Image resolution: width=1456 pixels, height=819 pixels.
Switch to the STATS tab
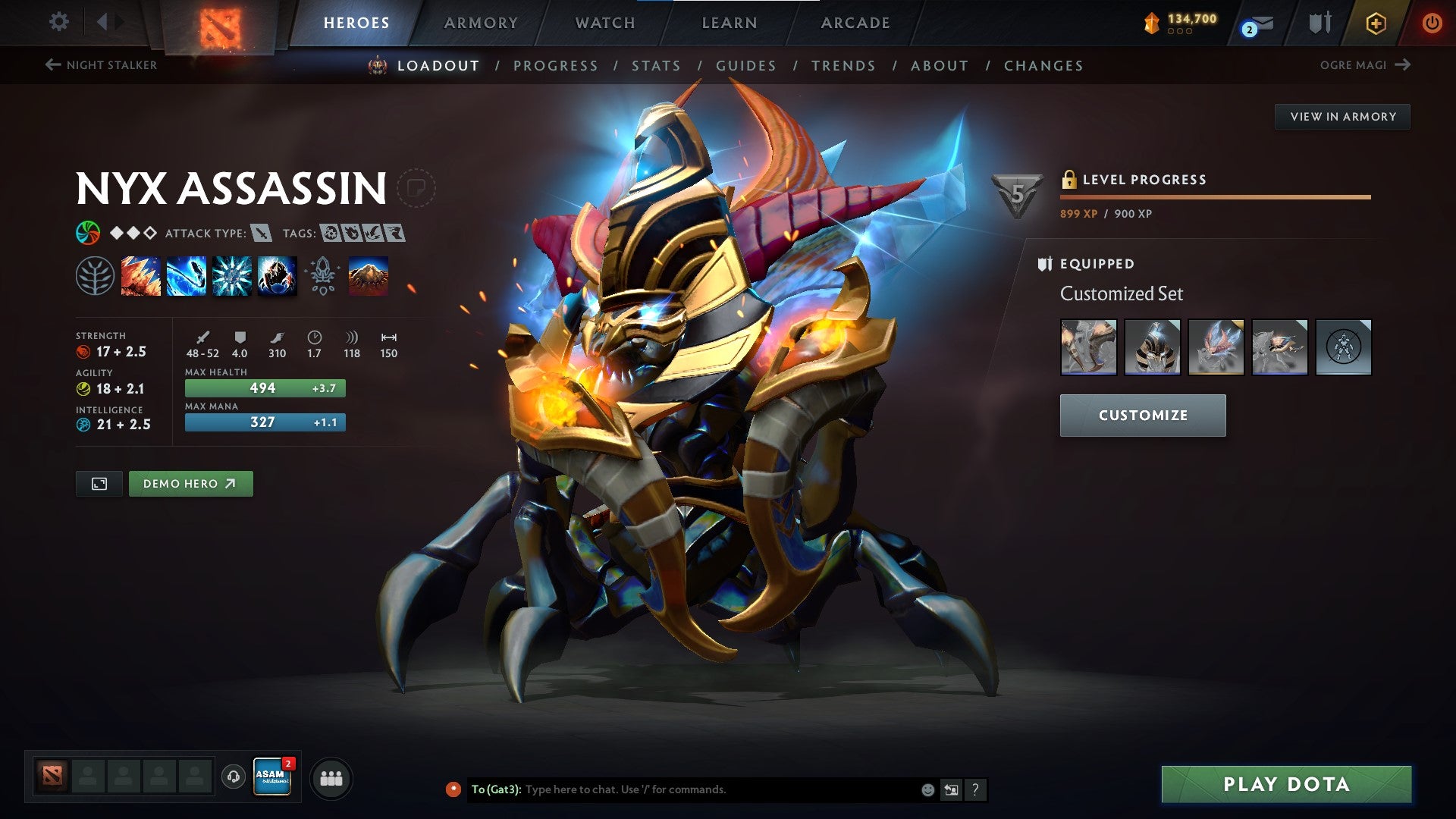pos(657,66)
